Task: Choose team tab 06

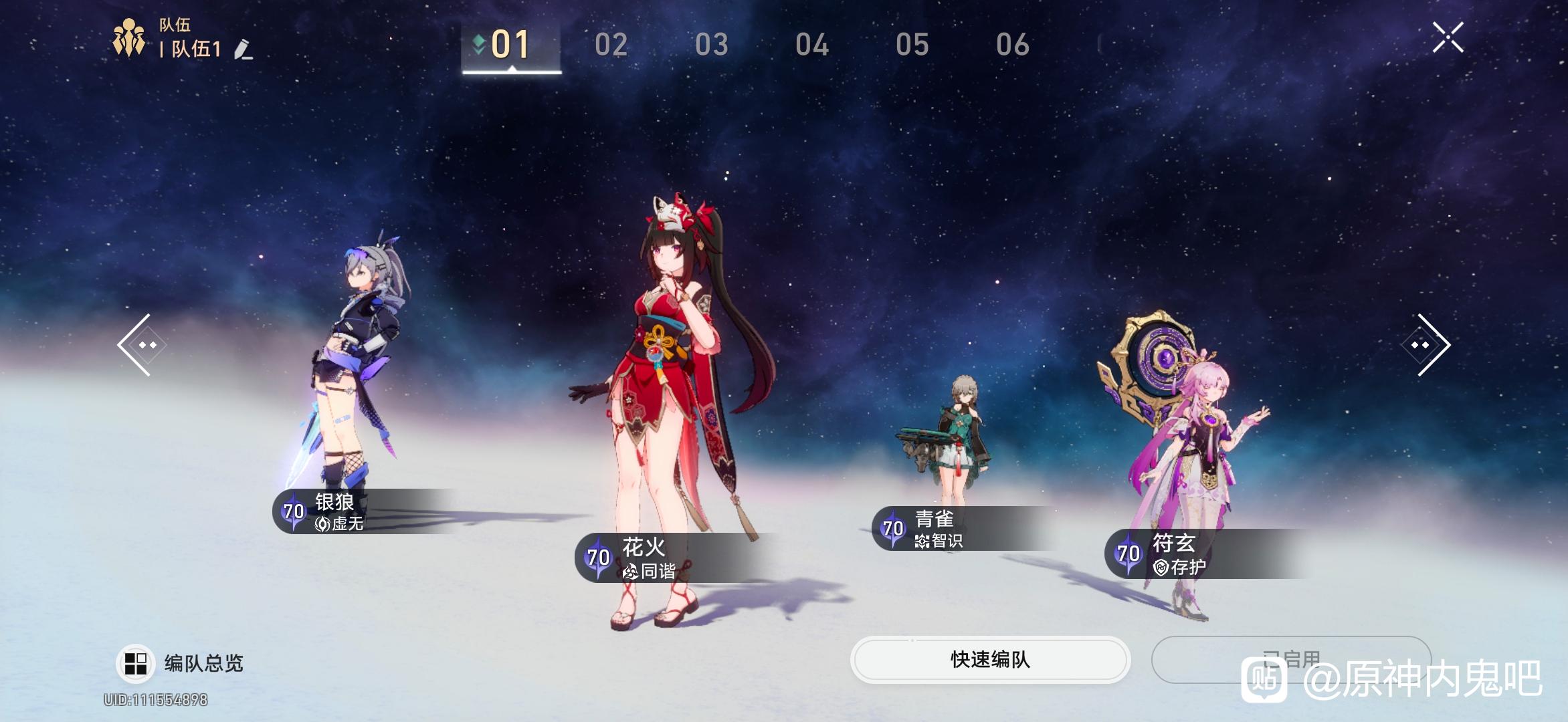Action: click(1012, 45)
